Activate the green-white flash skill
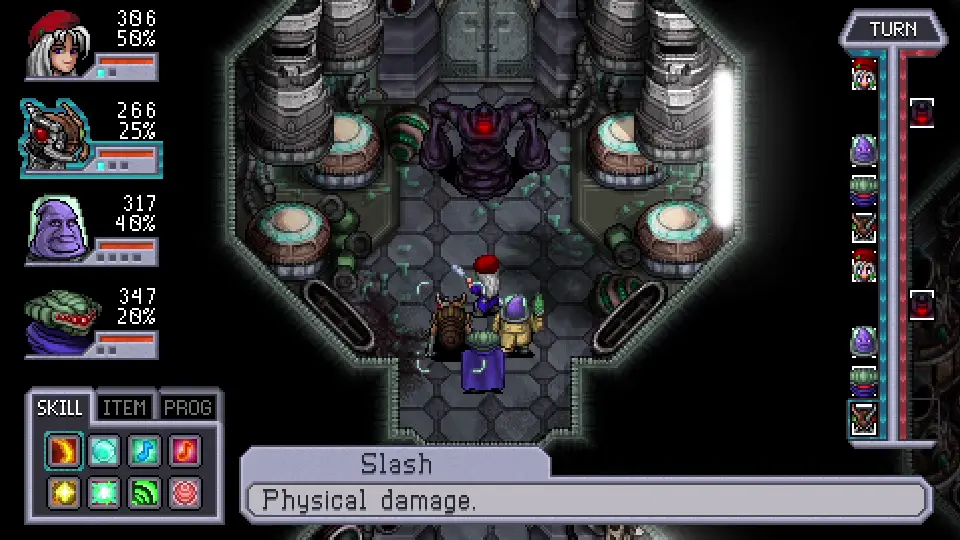The width and height of the screenshot is (960, 540). tap(104, 492)
